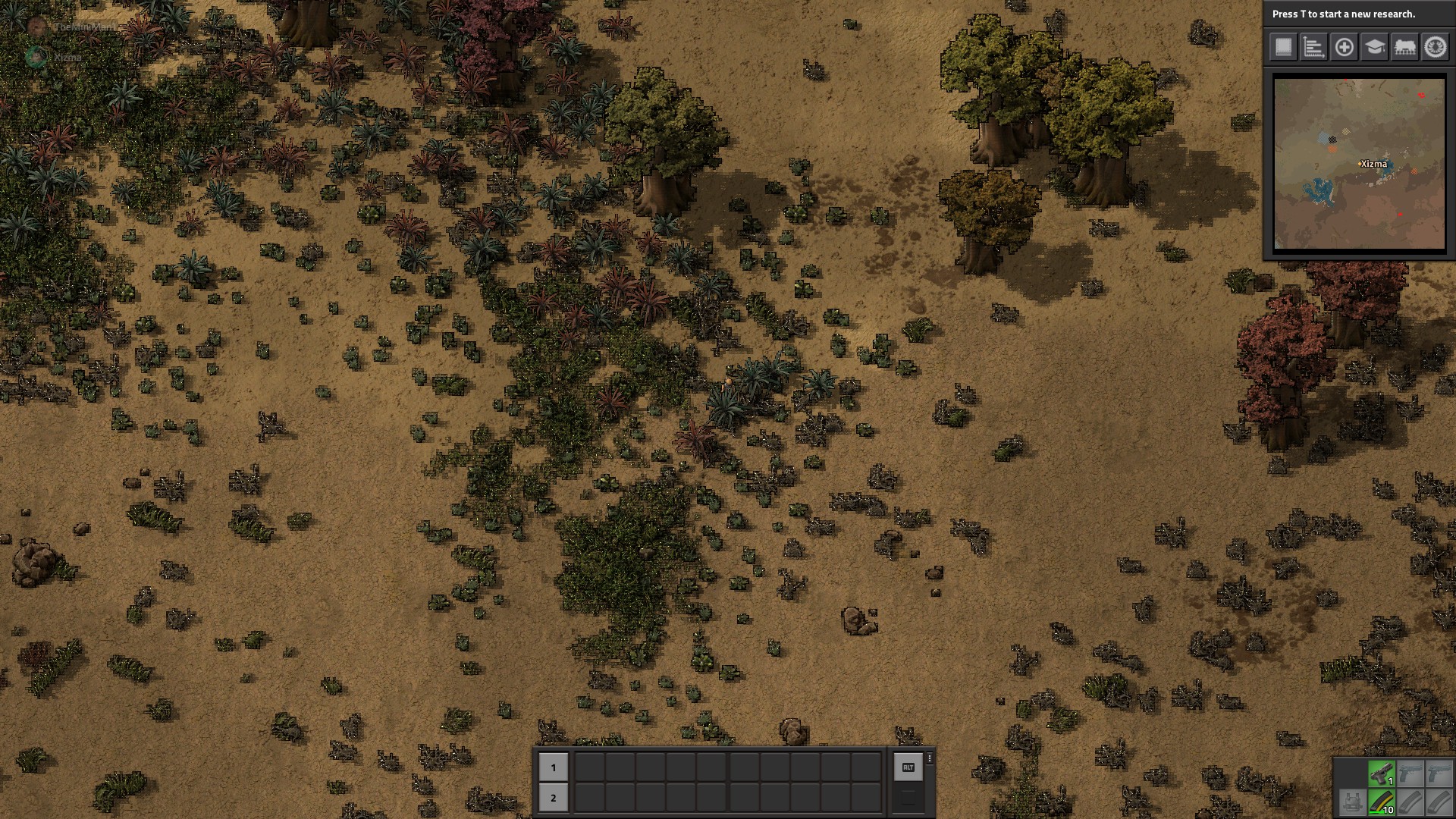Open the shortcut bar three-dot menu
Screen dimensions: 1456x819
click(x=930, y=758)
